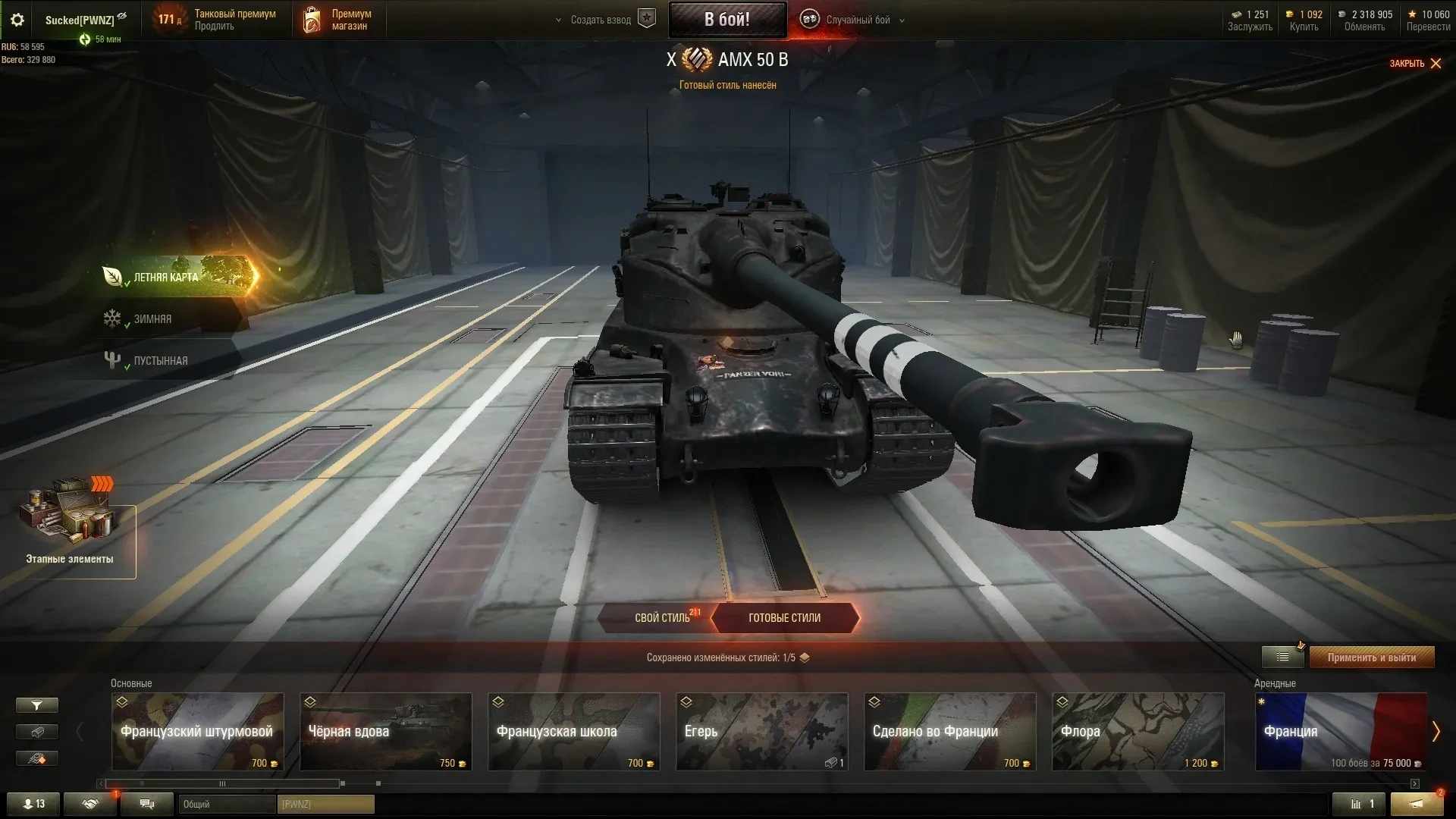Screen dimensions: 1456x819
Task: Choose the ПУСТЫННАЯ map type
Action: tap(160, 361)
